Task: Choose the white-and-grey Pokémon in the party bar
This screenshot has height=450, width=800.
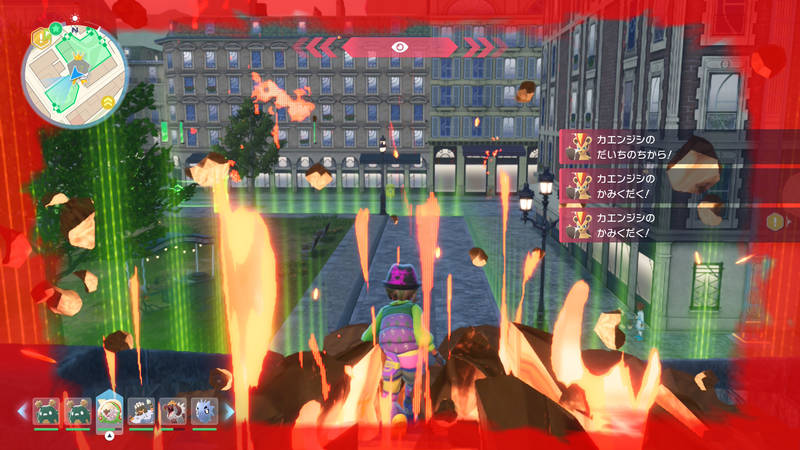Action: click(142, 410)
